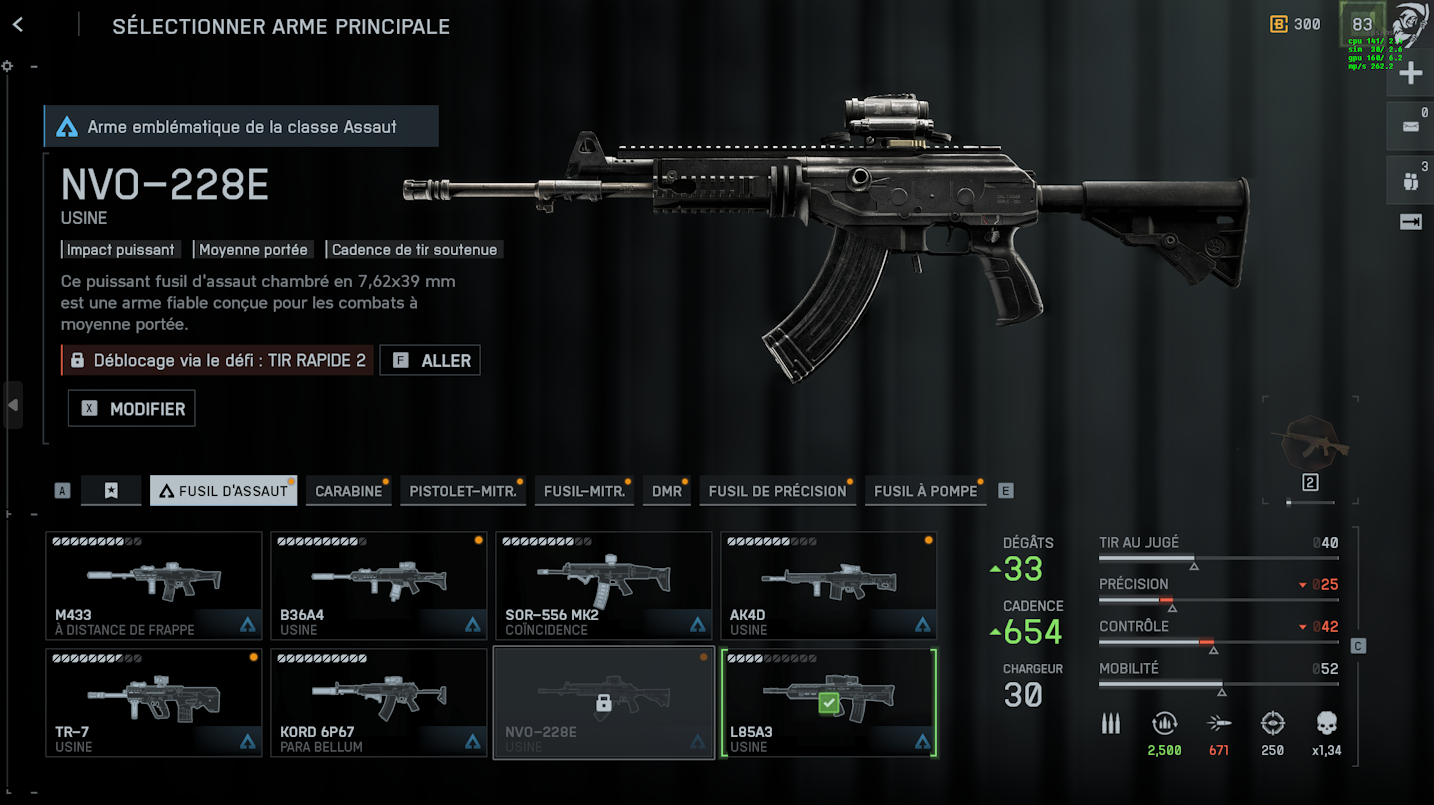1434x805 pixels.
Task: Open the FUSIL DE PRÉCISION category
Action: 777,491
